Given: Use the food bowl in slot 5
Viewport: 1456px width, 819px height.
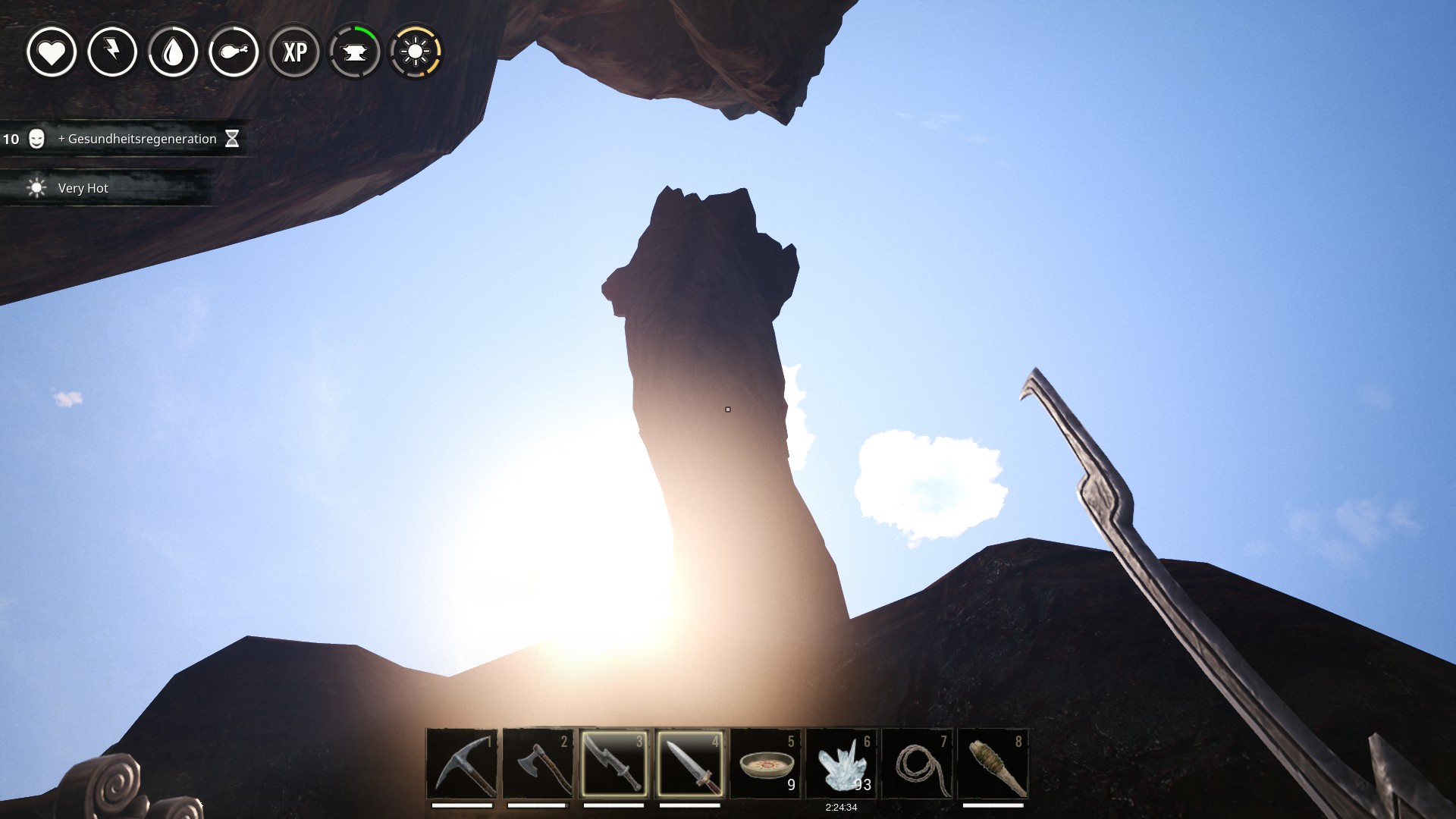Looking at the screenshot, I should [765, 764].
